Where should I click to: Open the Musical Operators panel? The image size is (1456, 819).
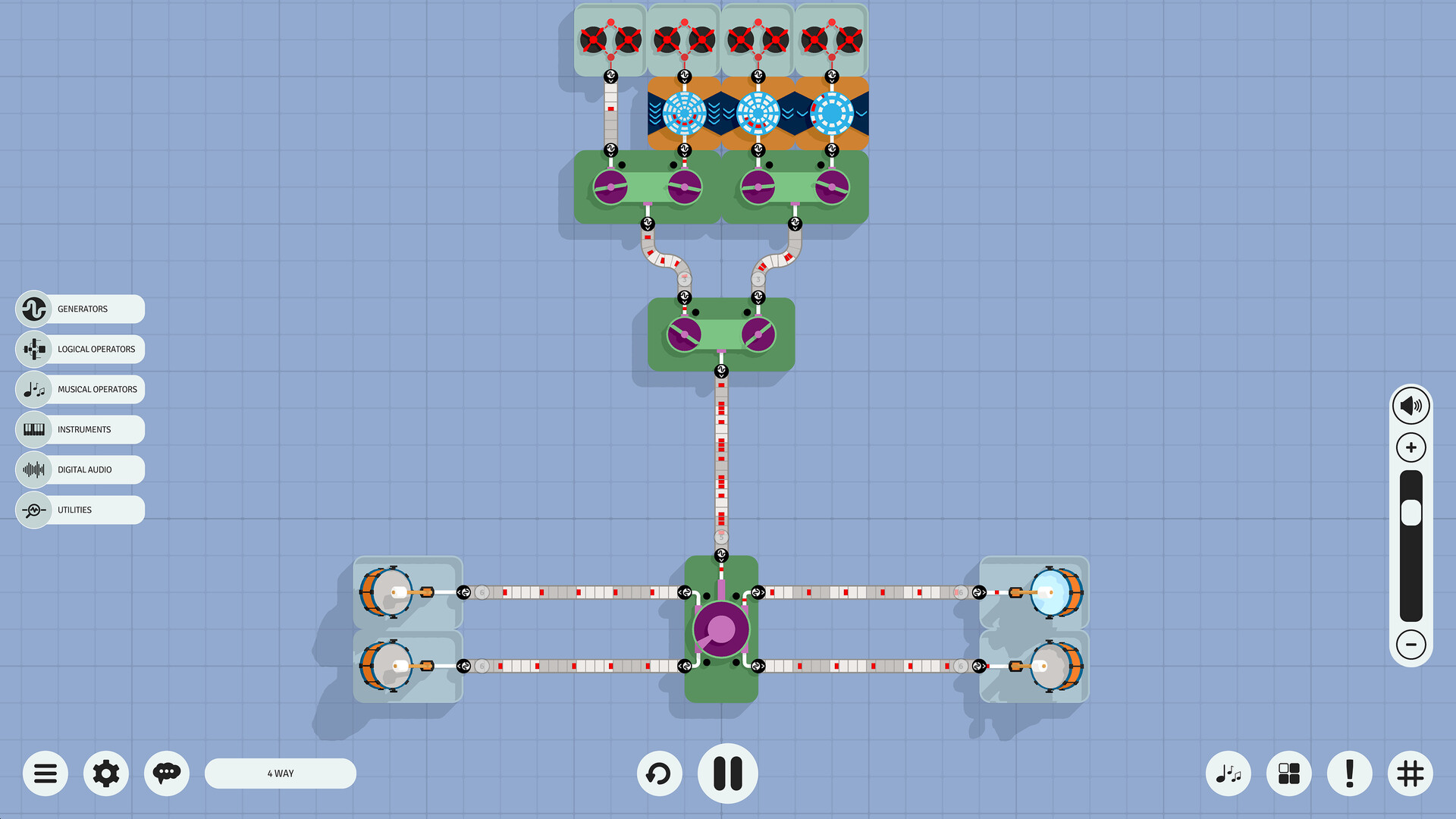coord(79,389)
